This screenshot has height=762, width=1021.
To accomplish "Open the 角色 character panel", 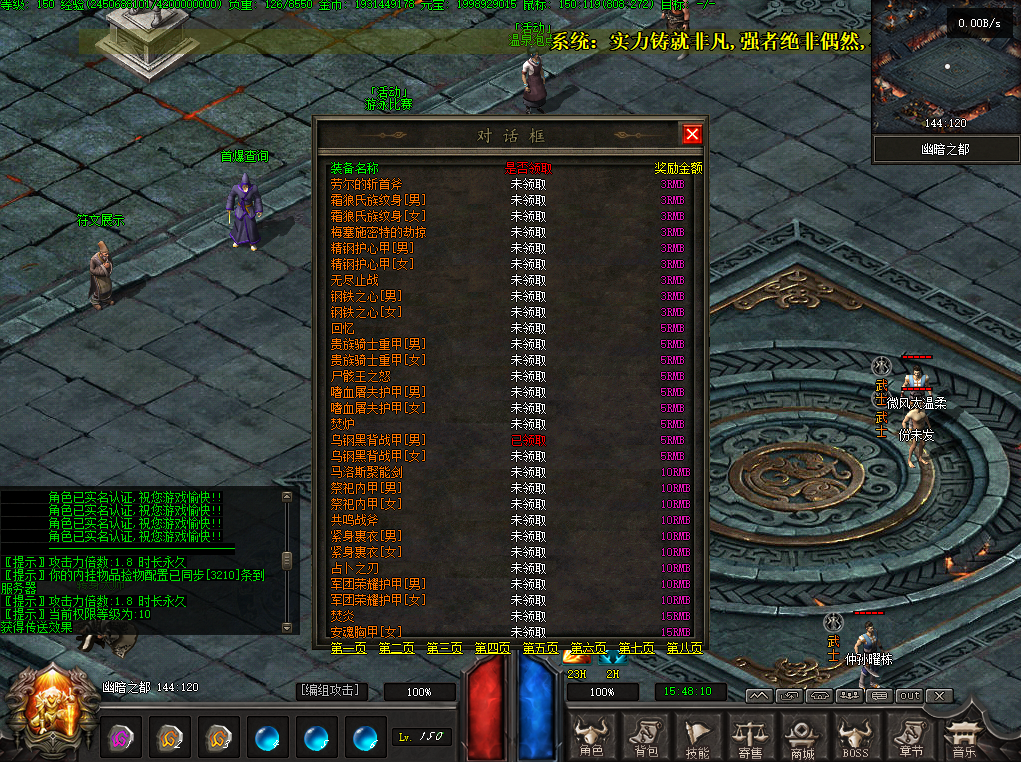I will tap(592, 737).
